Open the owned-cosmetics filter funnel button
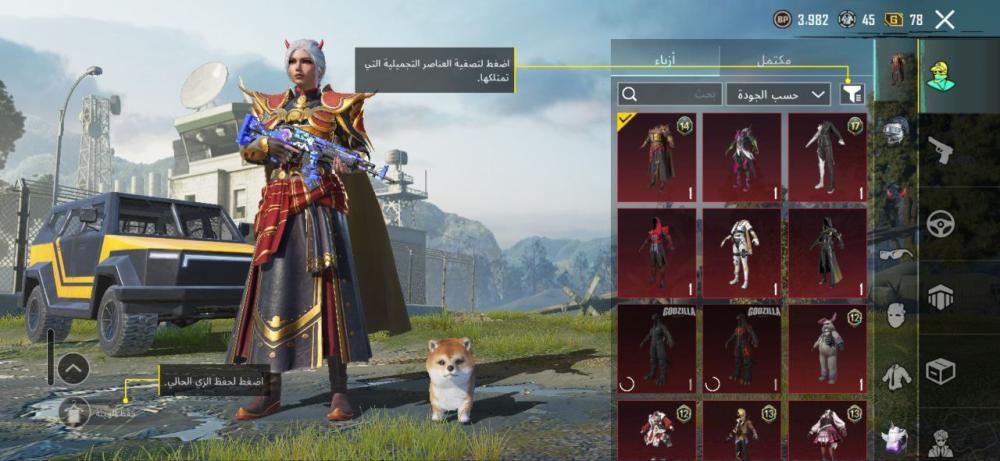The width and height of the screenshot is (1000, 461). click(852, 94)
